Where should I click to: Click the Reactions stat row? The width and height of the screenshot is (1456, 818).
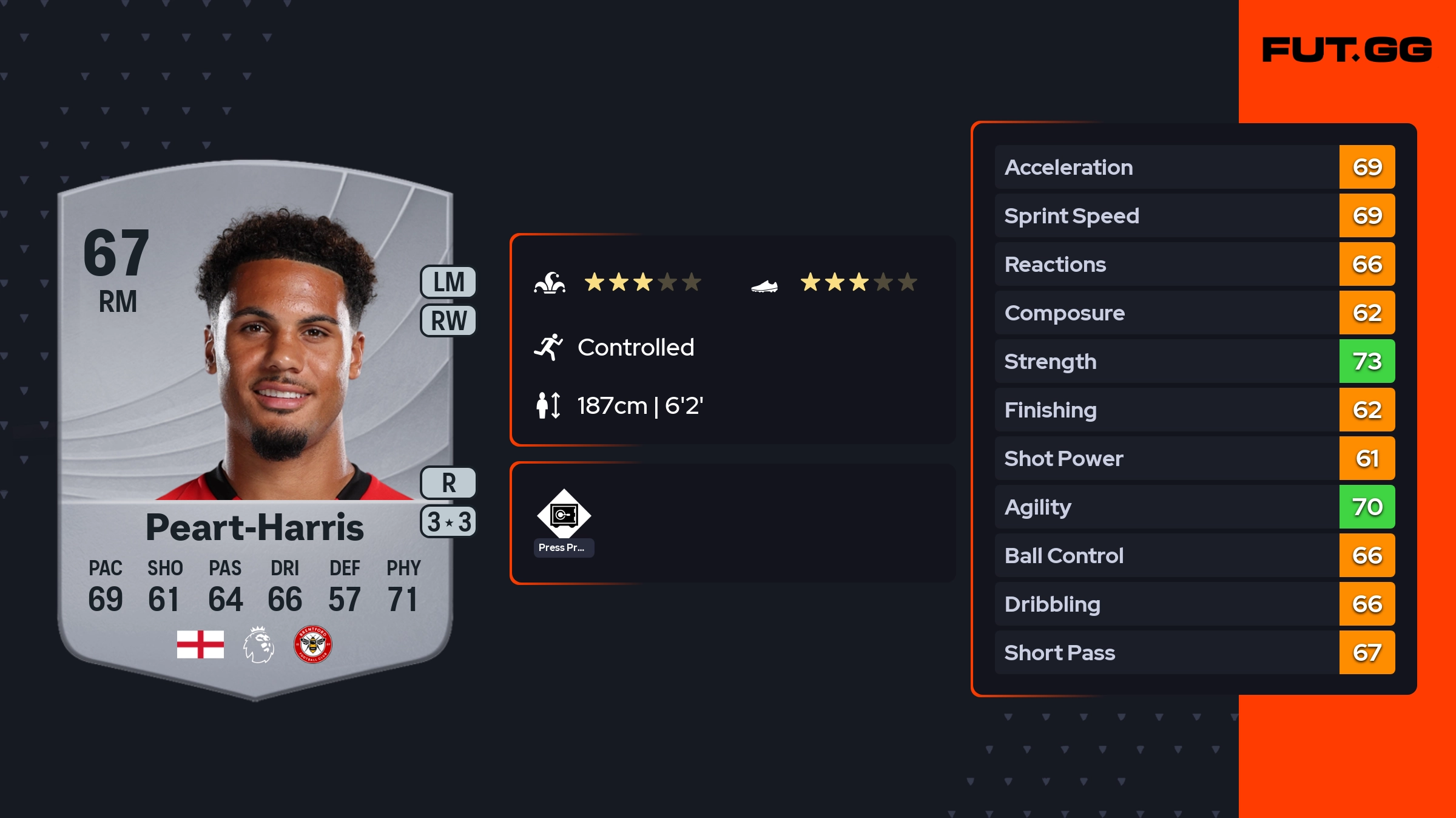(x=1194, y=264)
